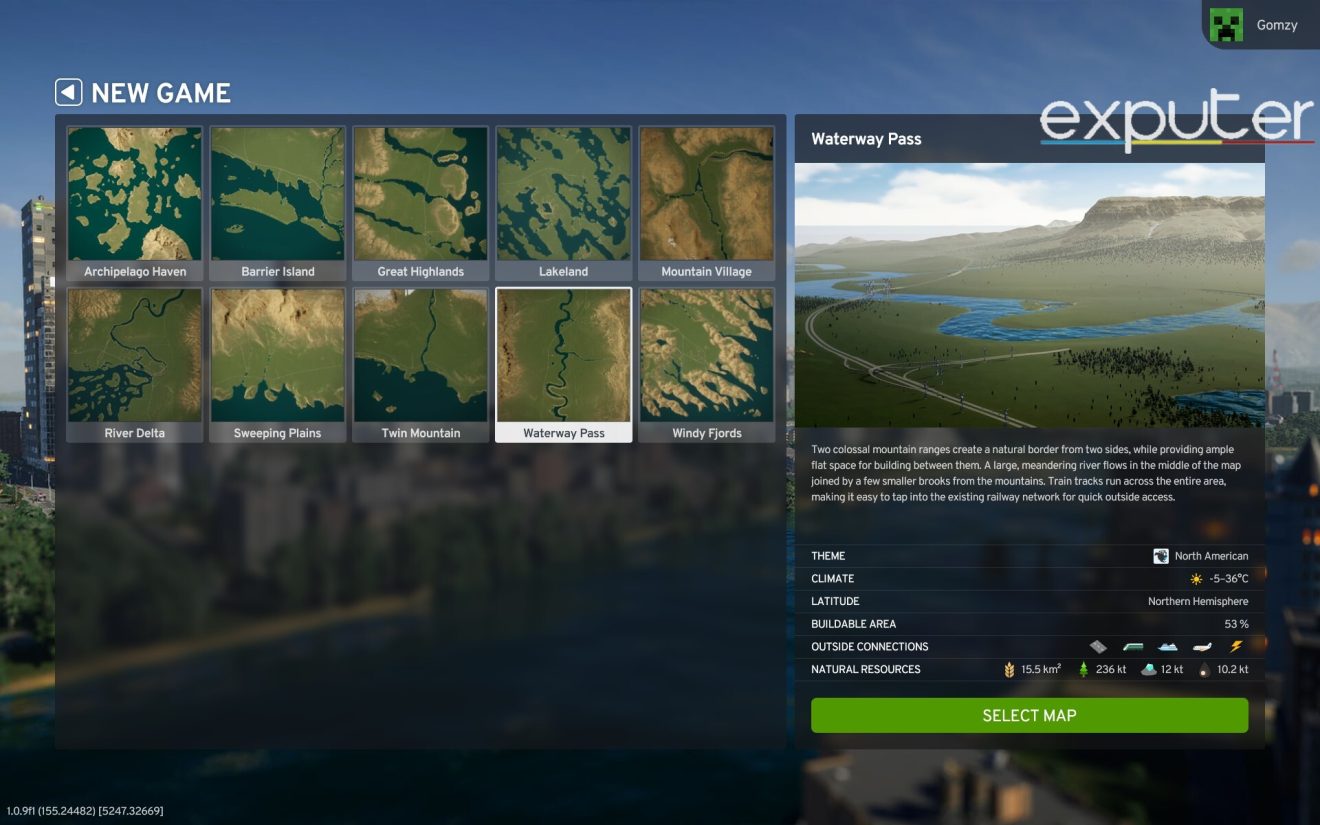Click the back arrow beside NEW GAME
The width and height of the screenshot is (1320, 825).
67,92
